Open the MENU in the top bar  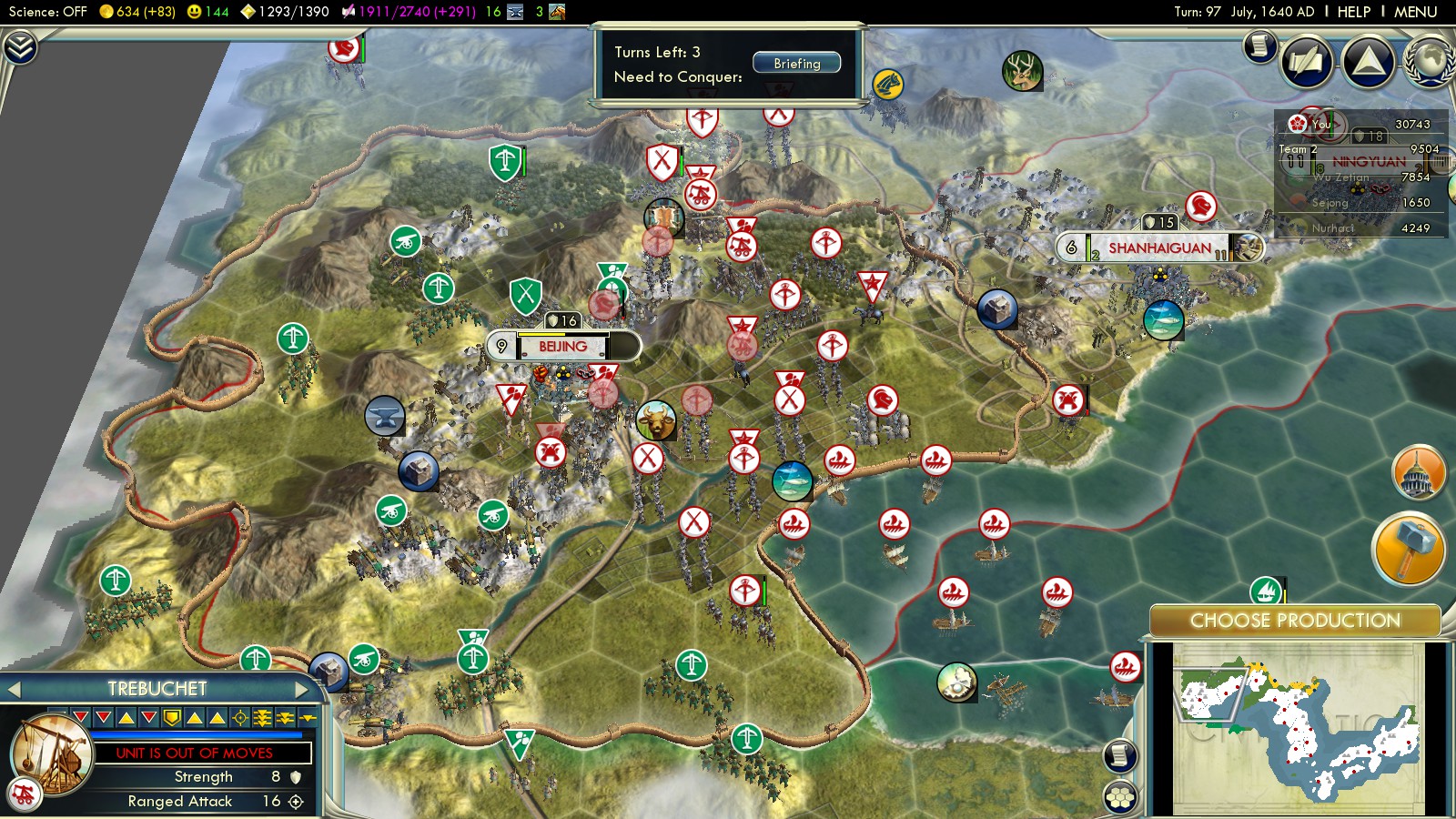1415,12
